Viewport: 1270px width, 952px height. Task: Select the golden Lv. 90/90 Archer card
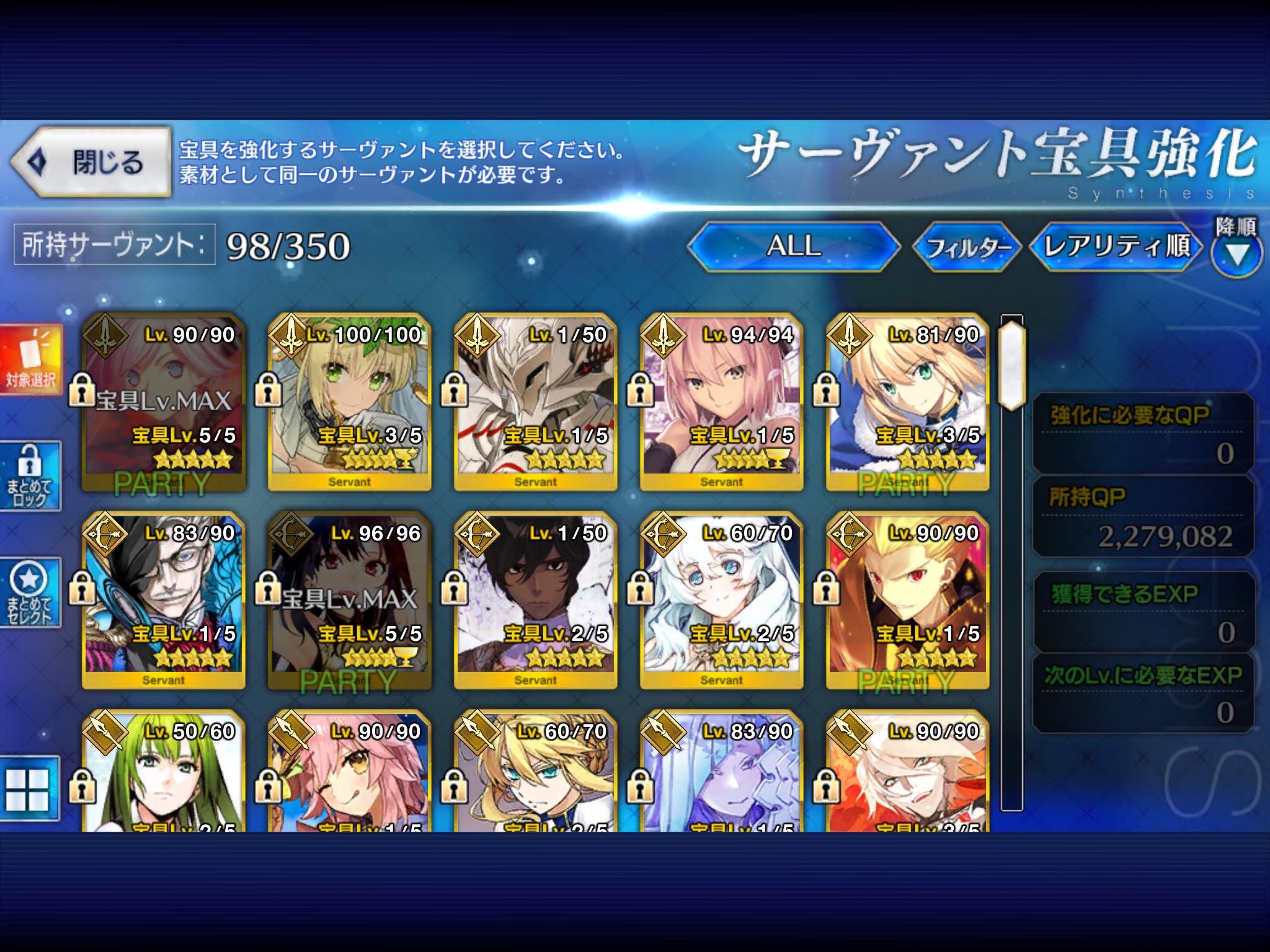pyautogui.click(x=907, y=600)
